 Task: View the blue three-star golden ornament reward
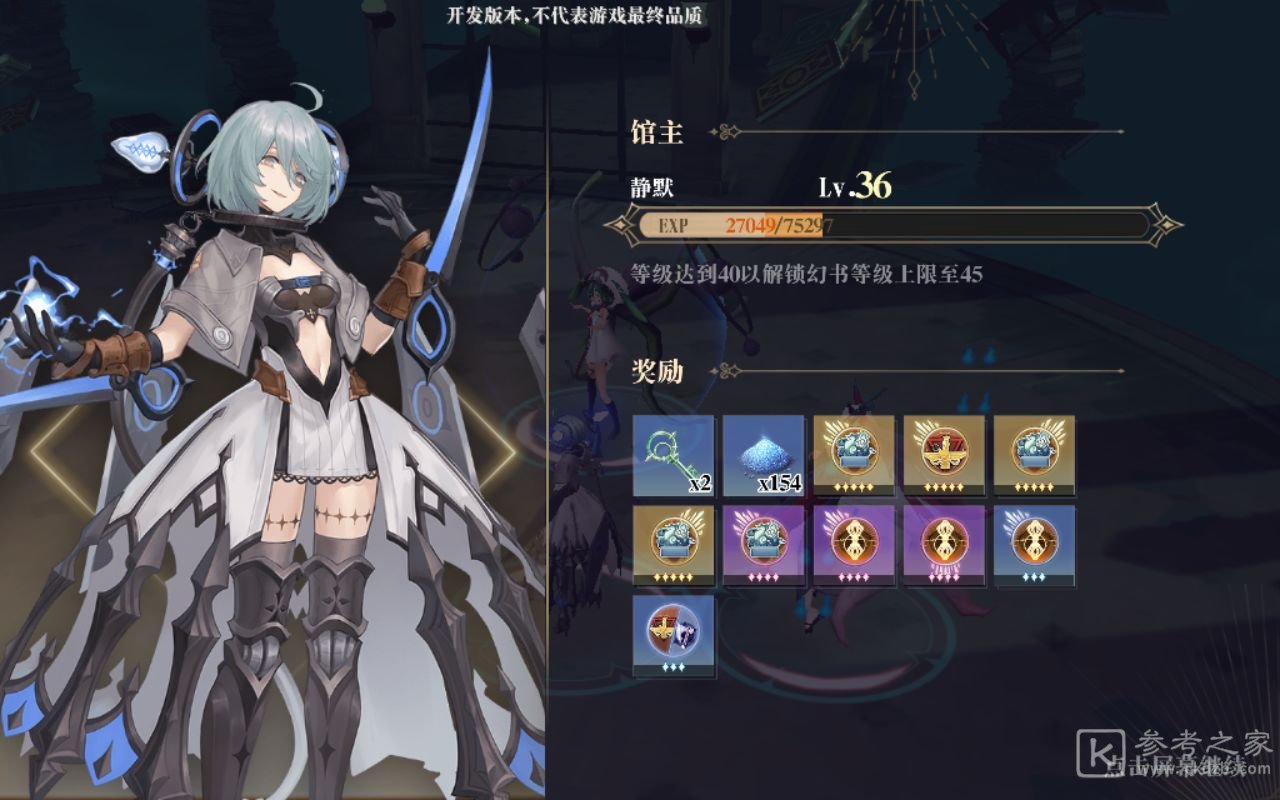pos(1033,545)
